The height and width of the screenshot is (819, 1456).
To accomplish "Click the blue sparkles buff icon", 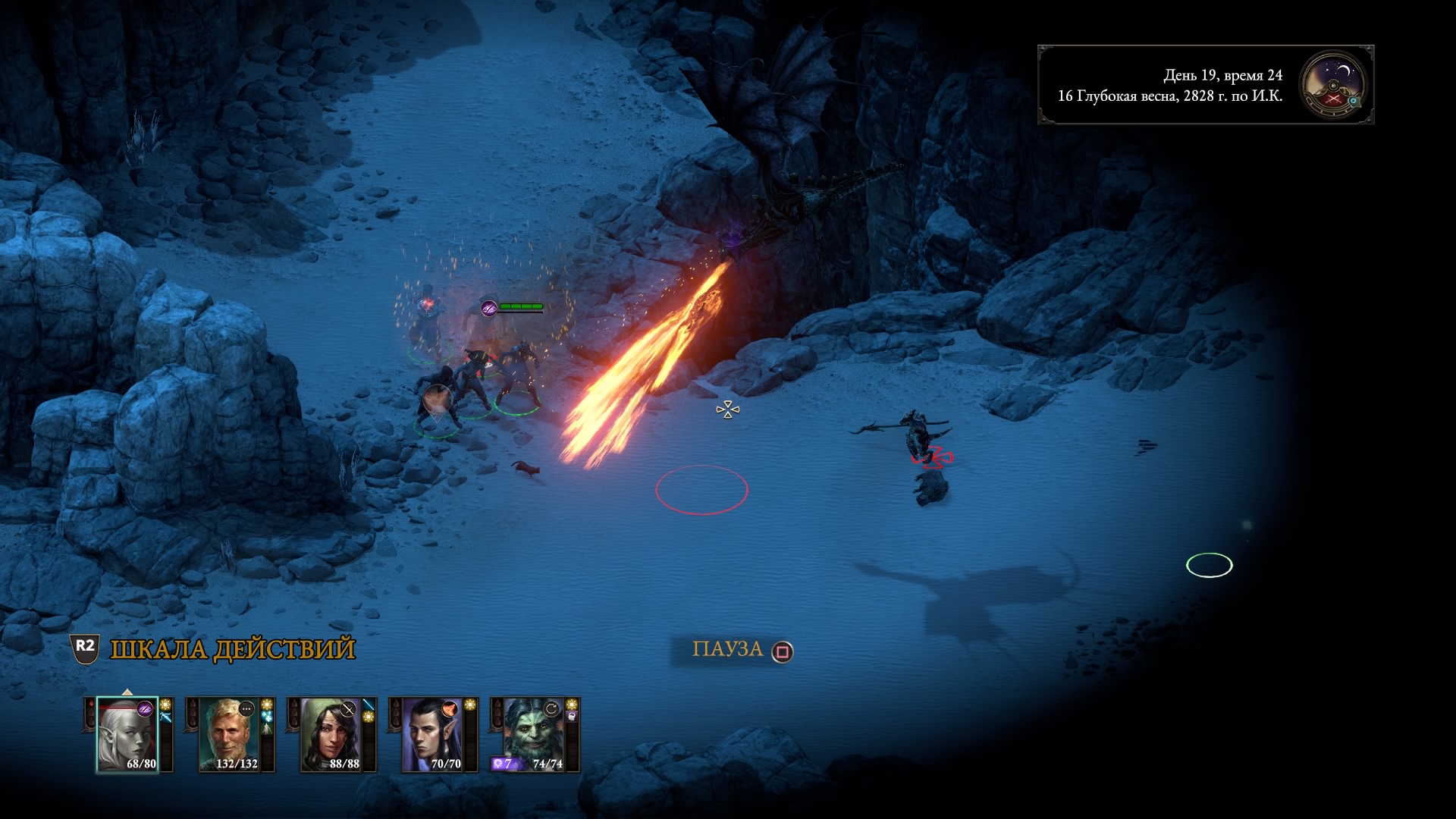I will pos(267,718).
